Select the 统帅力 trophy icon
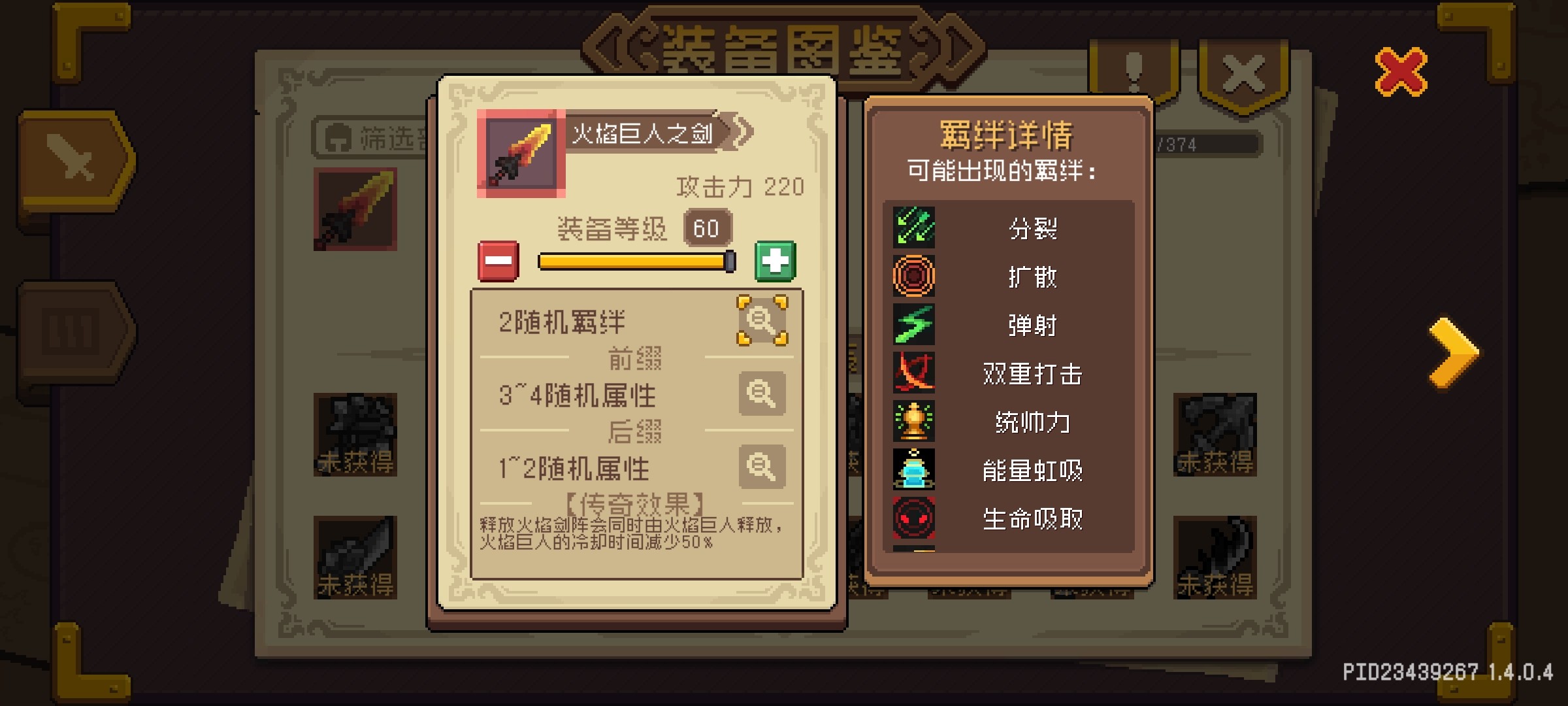Viewport: 1568px width, 706px height. click(x=913, y=422)
